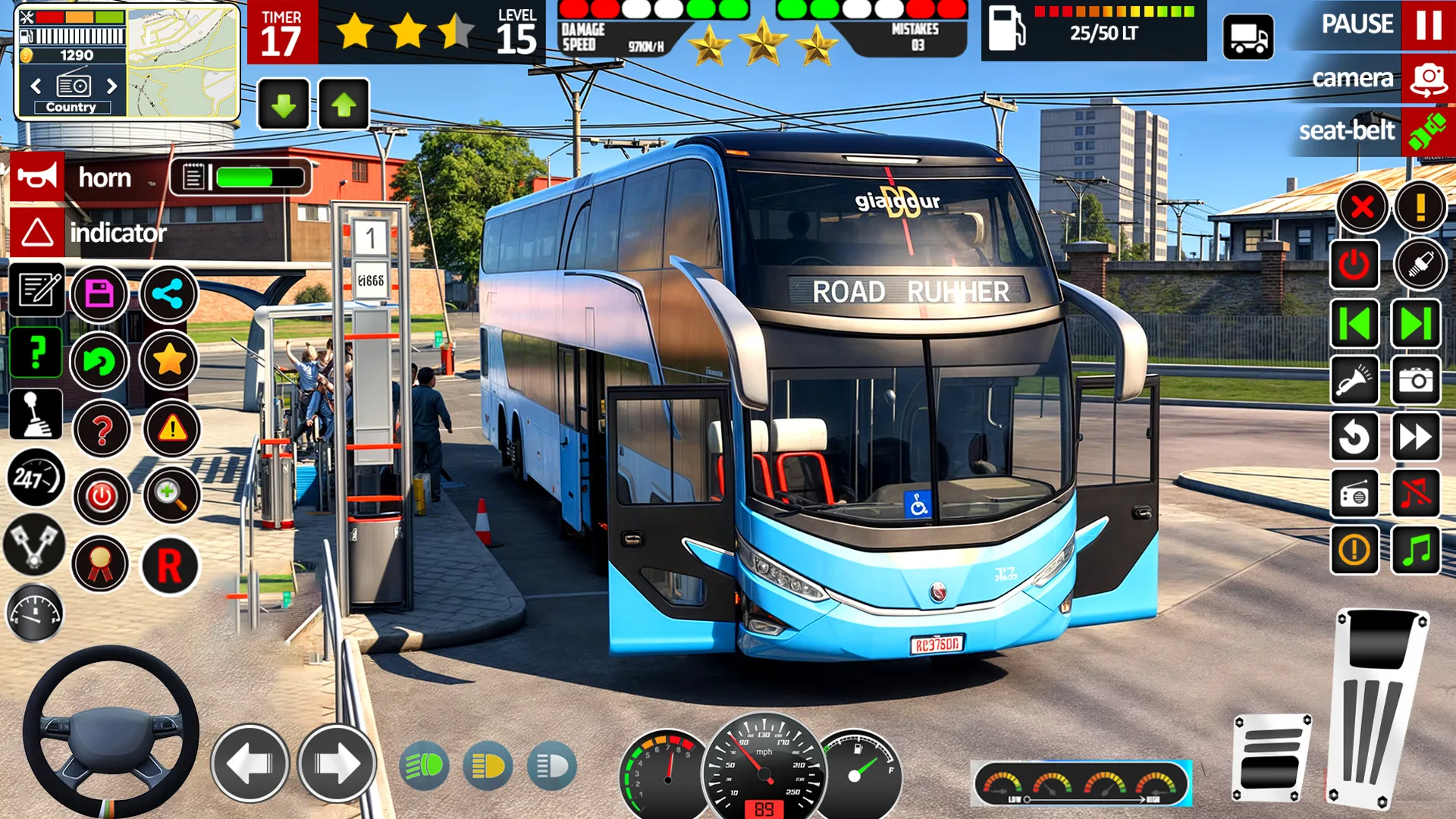
Task: Click the pink save floppy disk icon
Action: [x=99, y=293]
